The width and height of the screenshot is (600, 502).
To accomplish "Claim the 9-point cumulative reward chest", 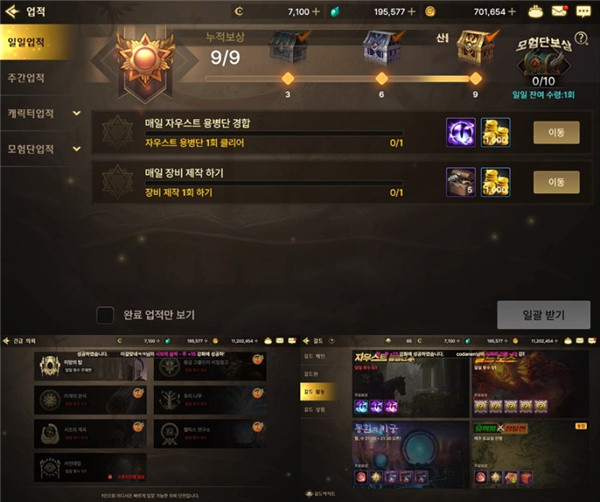I will click(472, 48).
